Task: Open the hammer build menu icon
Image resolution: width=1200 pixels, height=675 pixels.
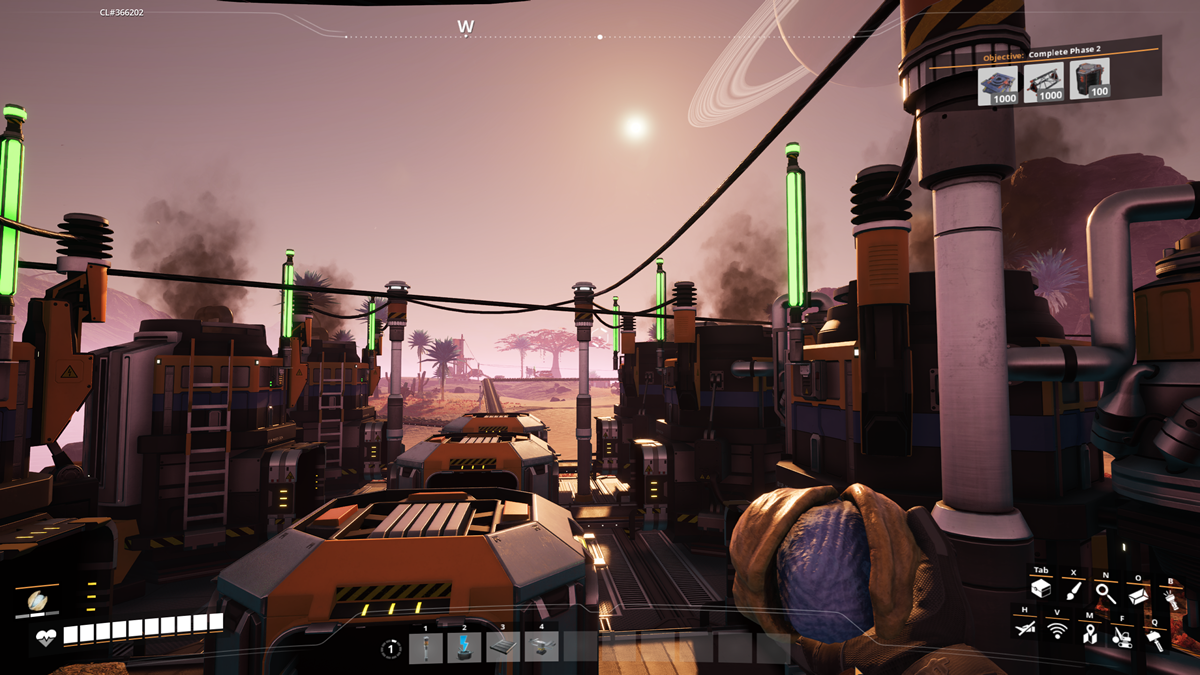Action: tap(1155, 638)
